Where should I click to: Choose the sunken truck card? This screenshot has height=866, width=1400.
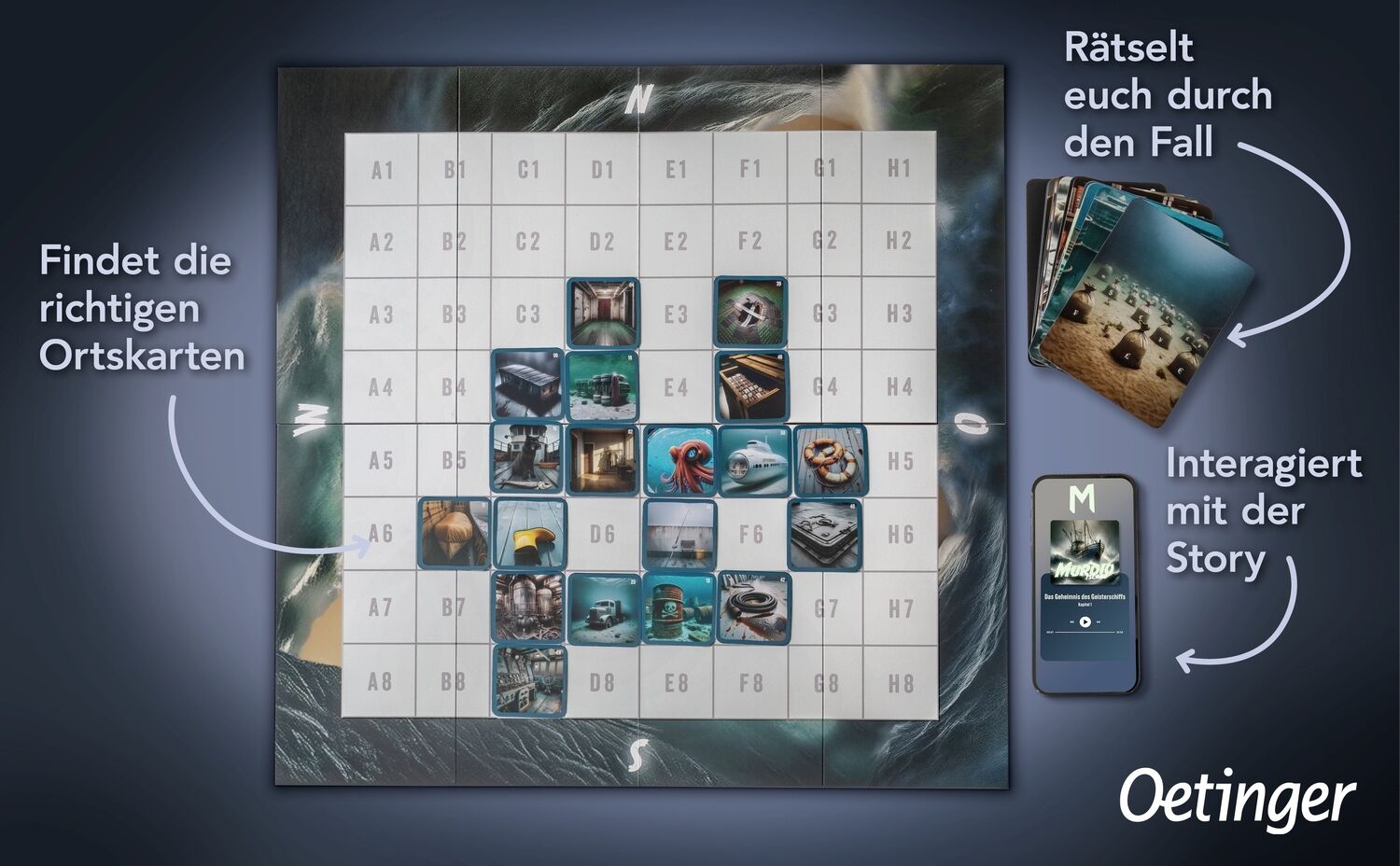click(604, 608)
